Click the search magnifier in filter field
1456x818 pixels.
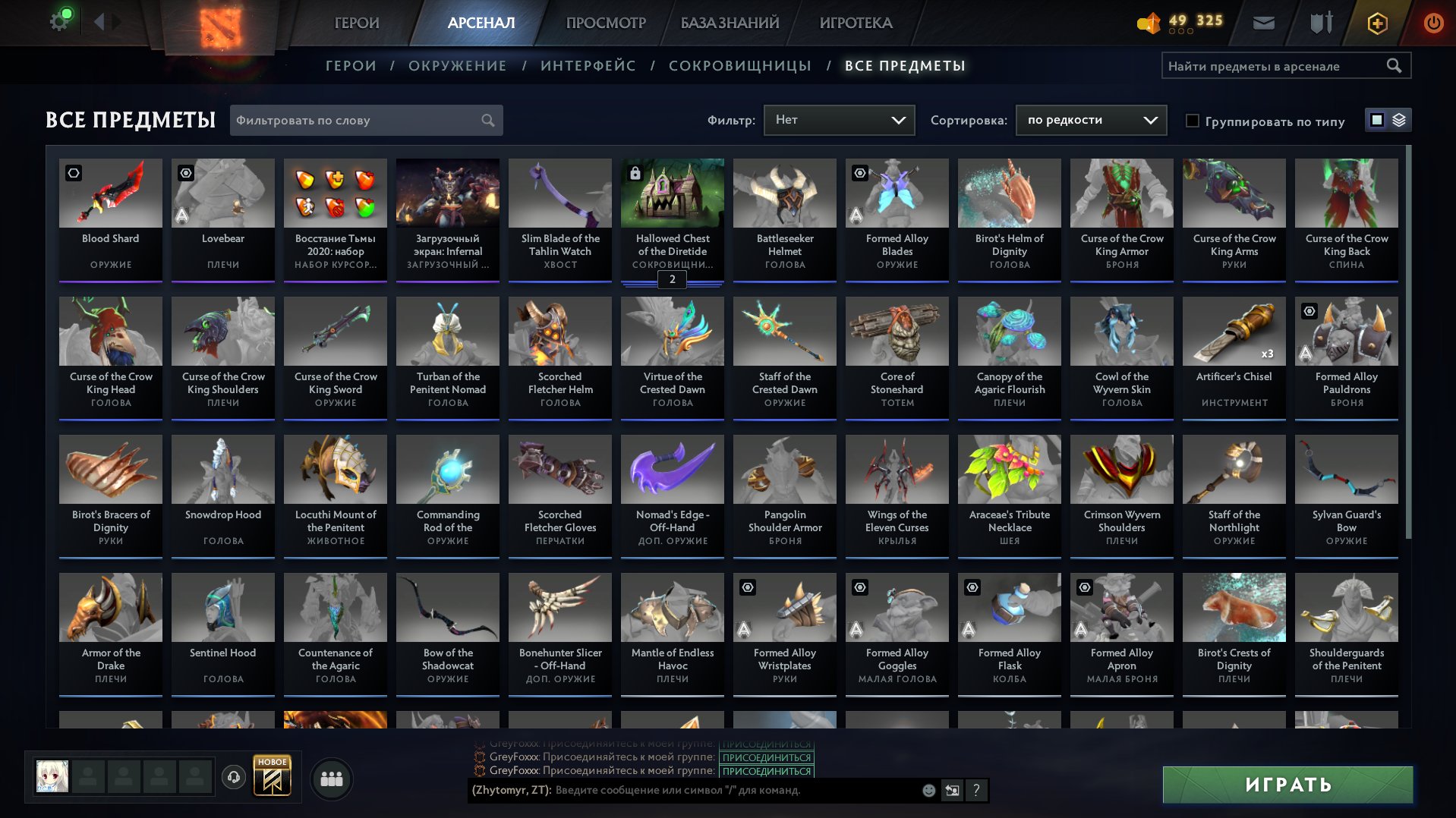[488, 120]
